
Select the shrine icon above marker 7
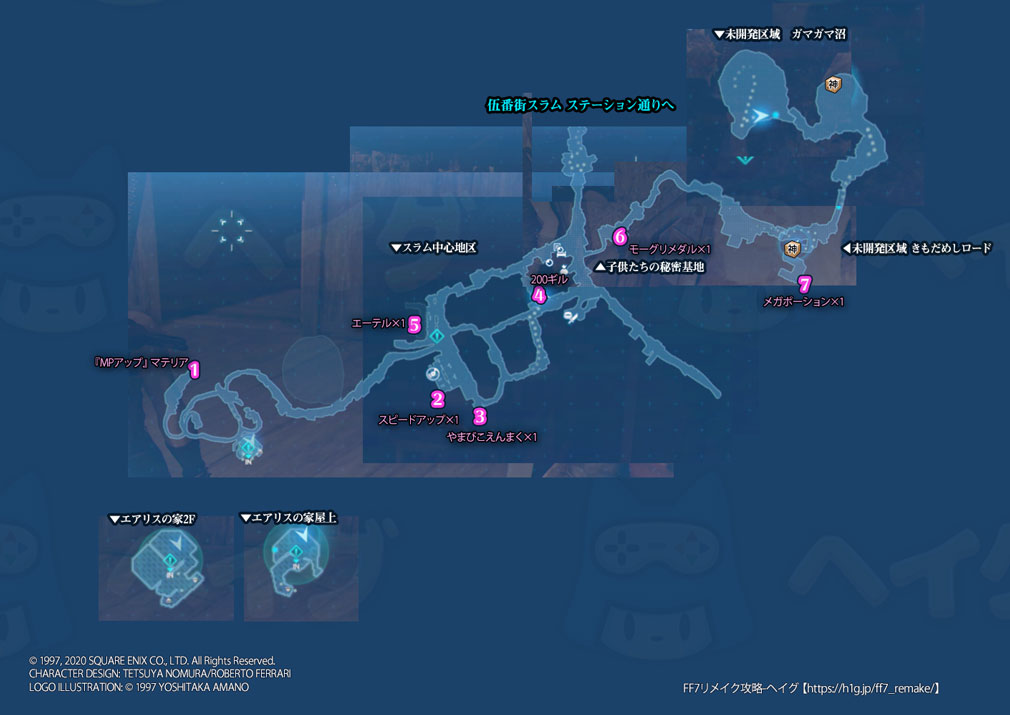tap(792, 248)
